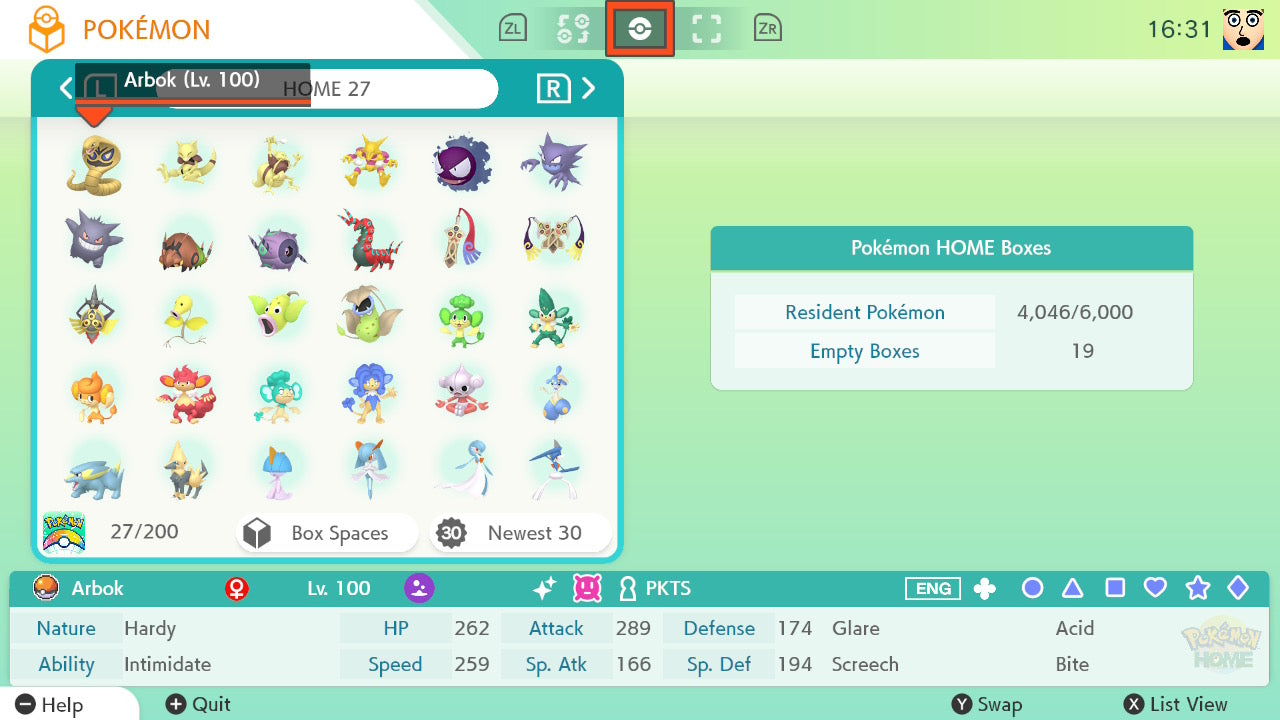Open the next box with the right chevron
Screen dimensions: 1280x720
coord(589,88)
